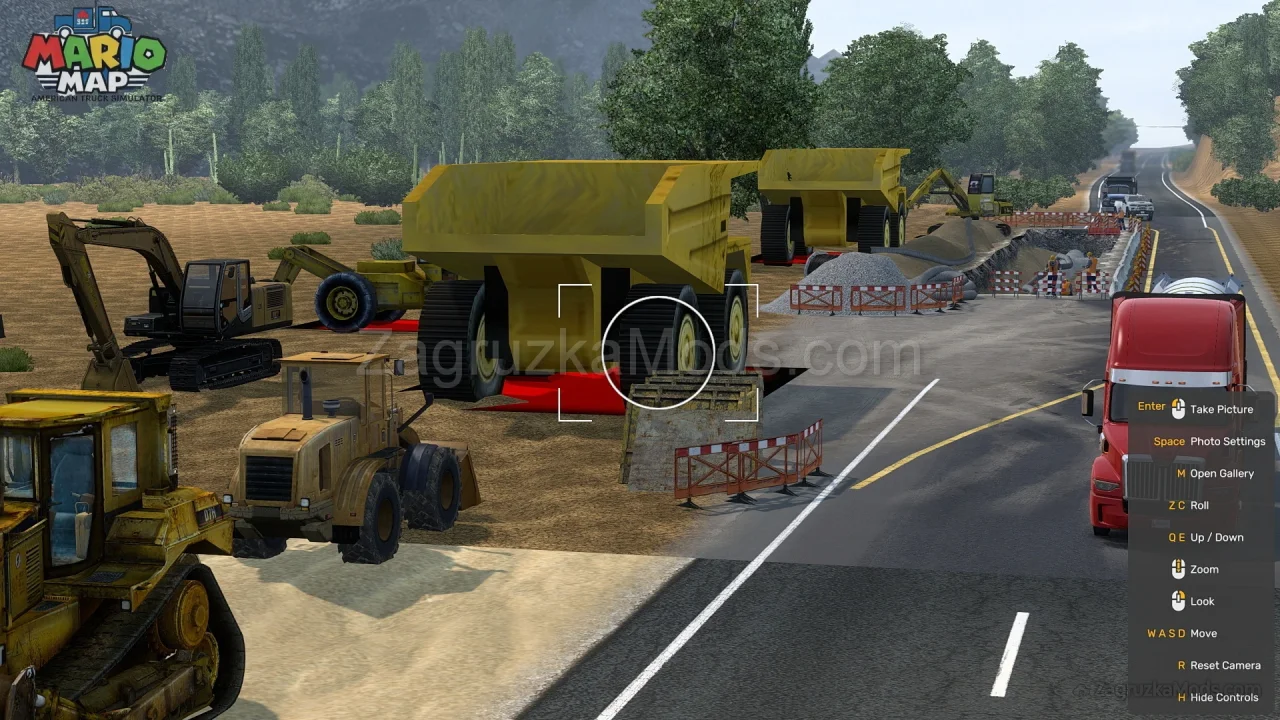Image resolution: width=1280 pixels, height=720 pixels.
Task: Expand the Photo Settings entry
Action: point(1228,441)
